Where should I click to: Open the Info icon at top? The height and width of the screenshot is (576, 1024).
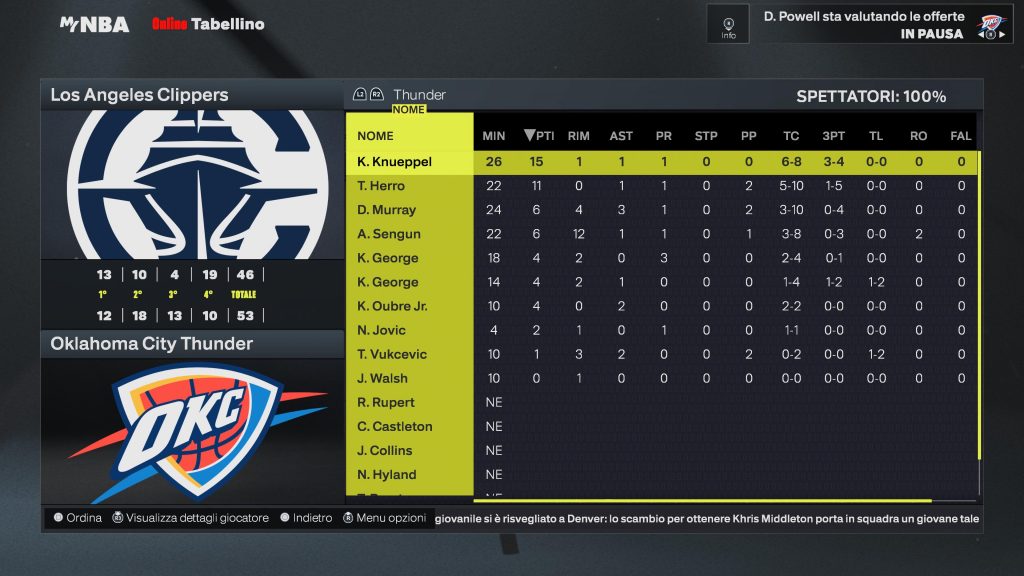tap(728, 26)
